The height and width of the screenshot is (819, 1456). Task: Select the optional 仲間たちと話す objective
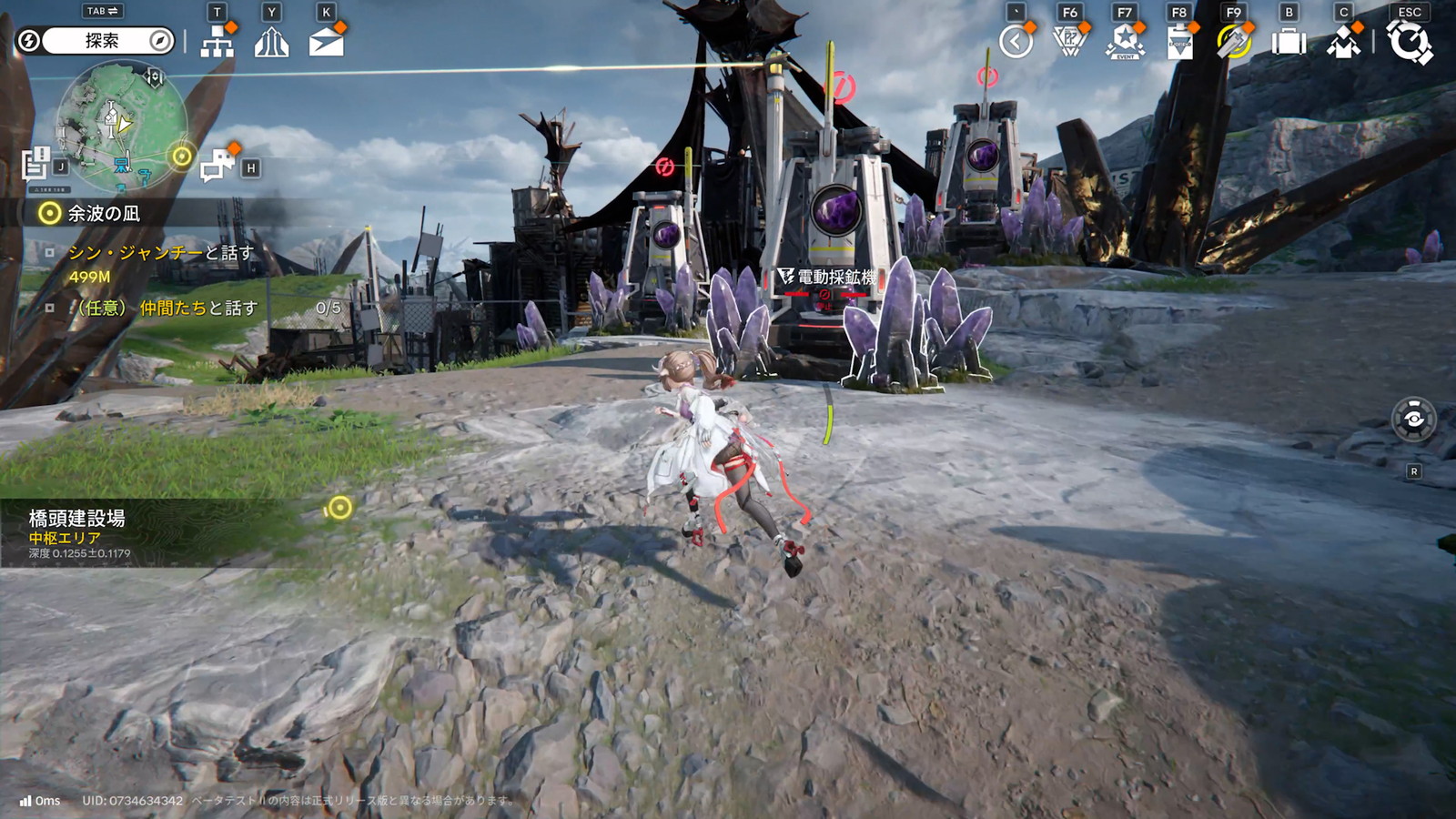pos(167,308)
